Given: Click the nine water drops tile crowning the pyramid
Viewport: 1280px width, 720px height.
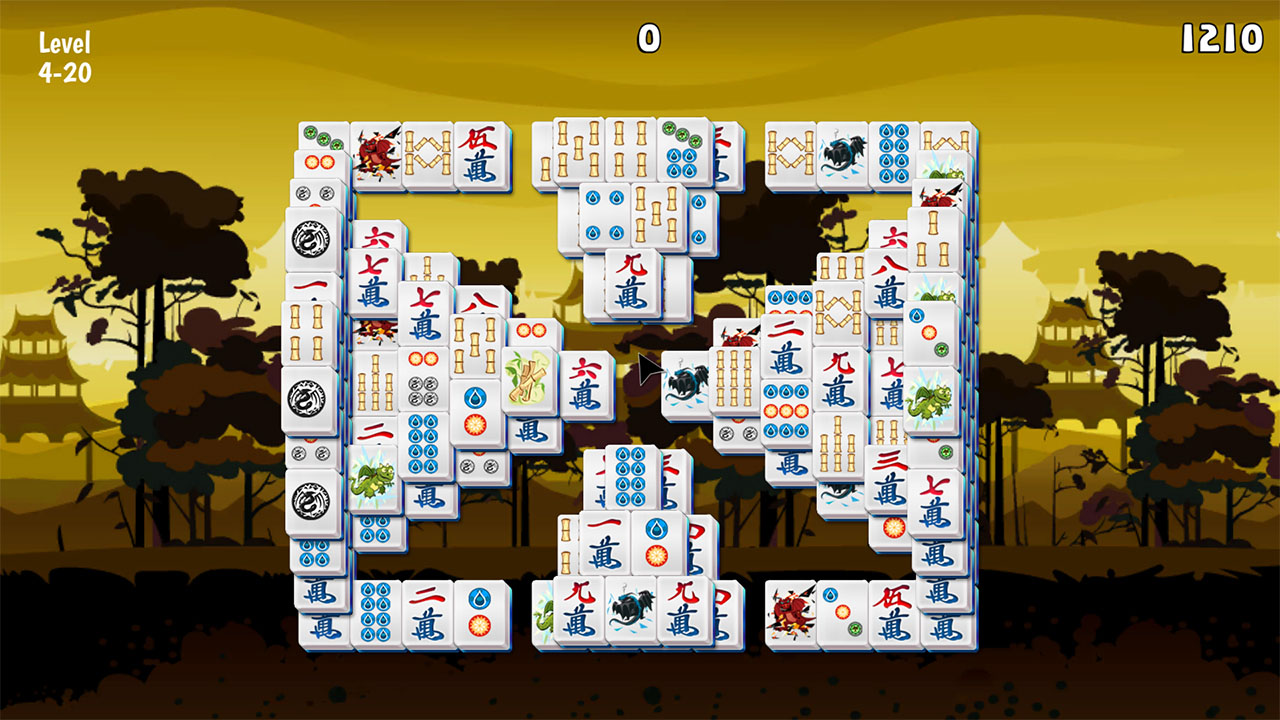Looking at the screenshot, I should click(629, 474).
